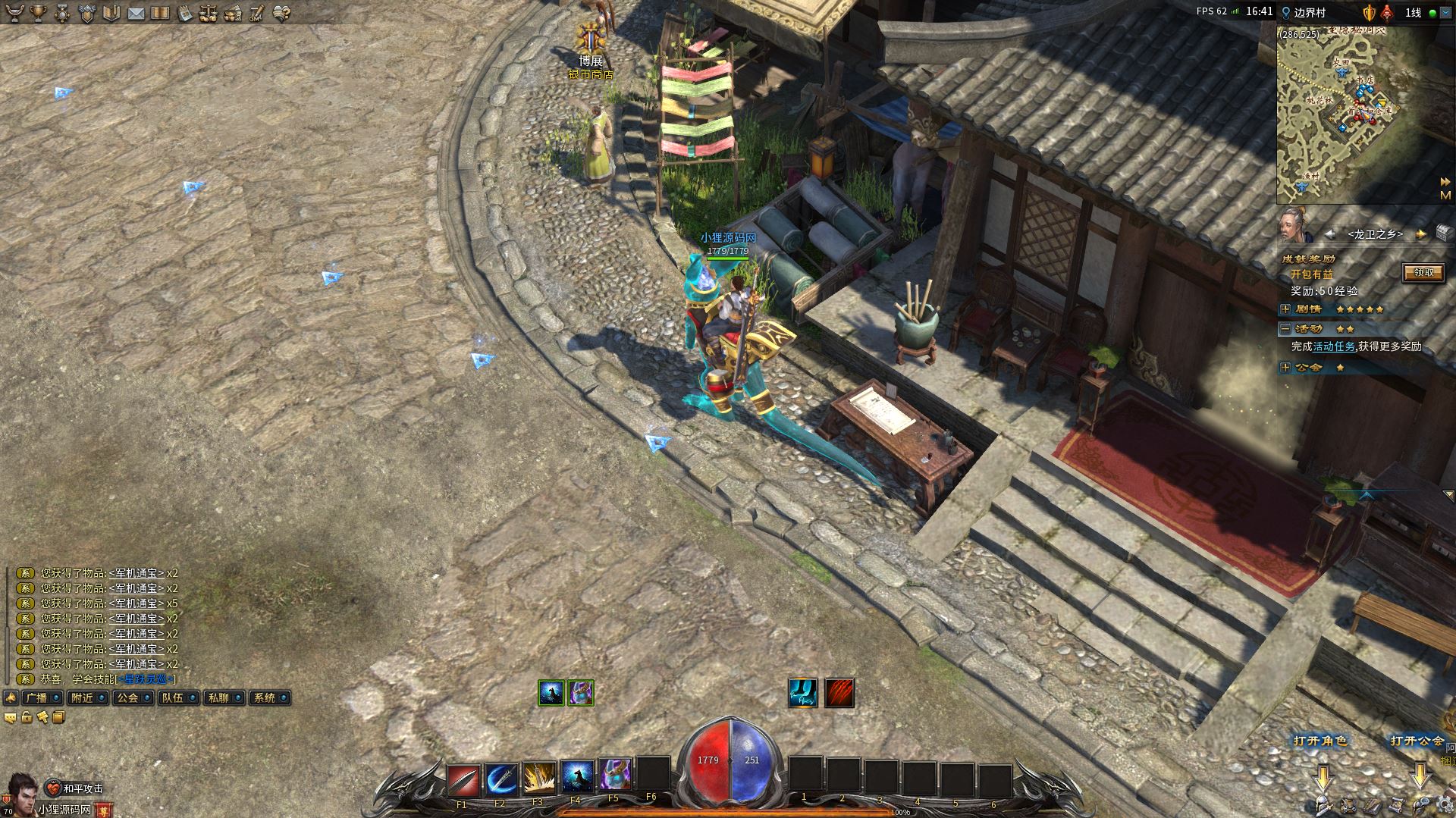The image size is (1456, 818).
Task: Click the 领取 claim reward button
Action: (1423, 273)
